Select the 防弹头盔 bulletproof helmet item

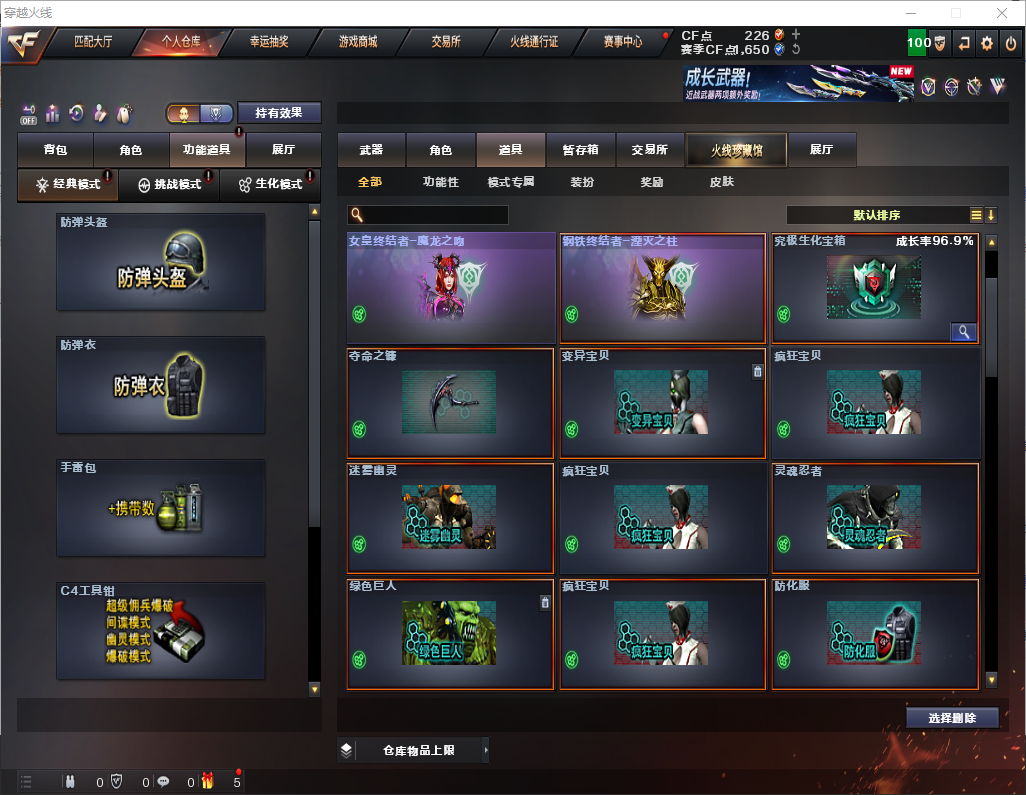(x=161, y=262)
